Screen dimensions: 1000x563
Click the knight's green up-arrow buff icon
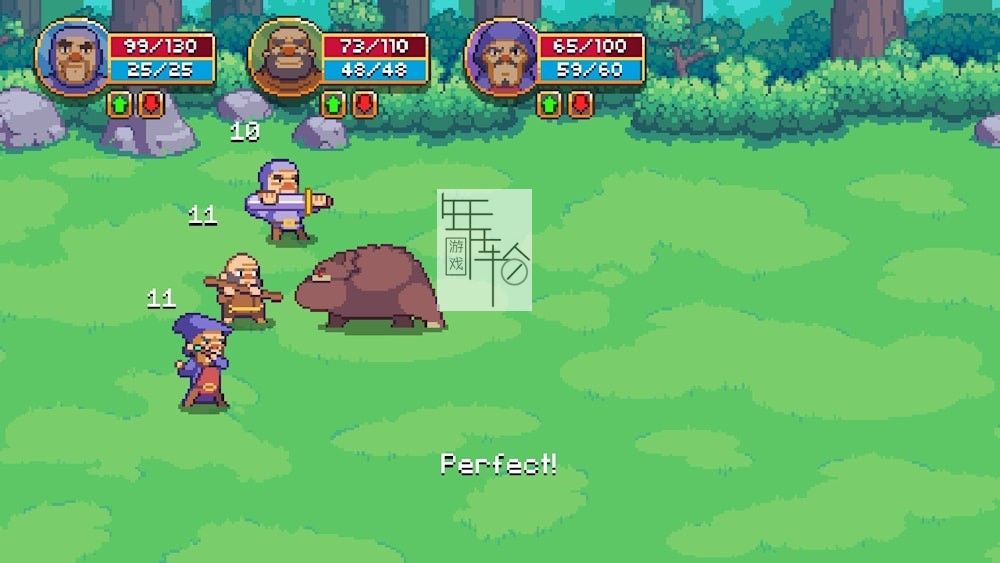point(119,104)
